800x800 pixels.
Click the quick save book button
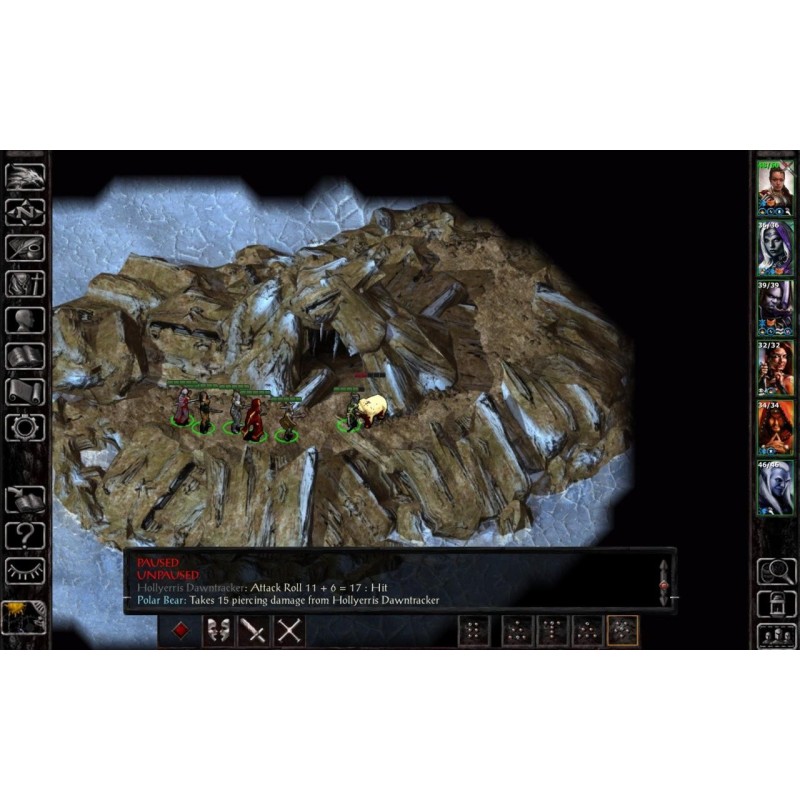tap(25, 499)
